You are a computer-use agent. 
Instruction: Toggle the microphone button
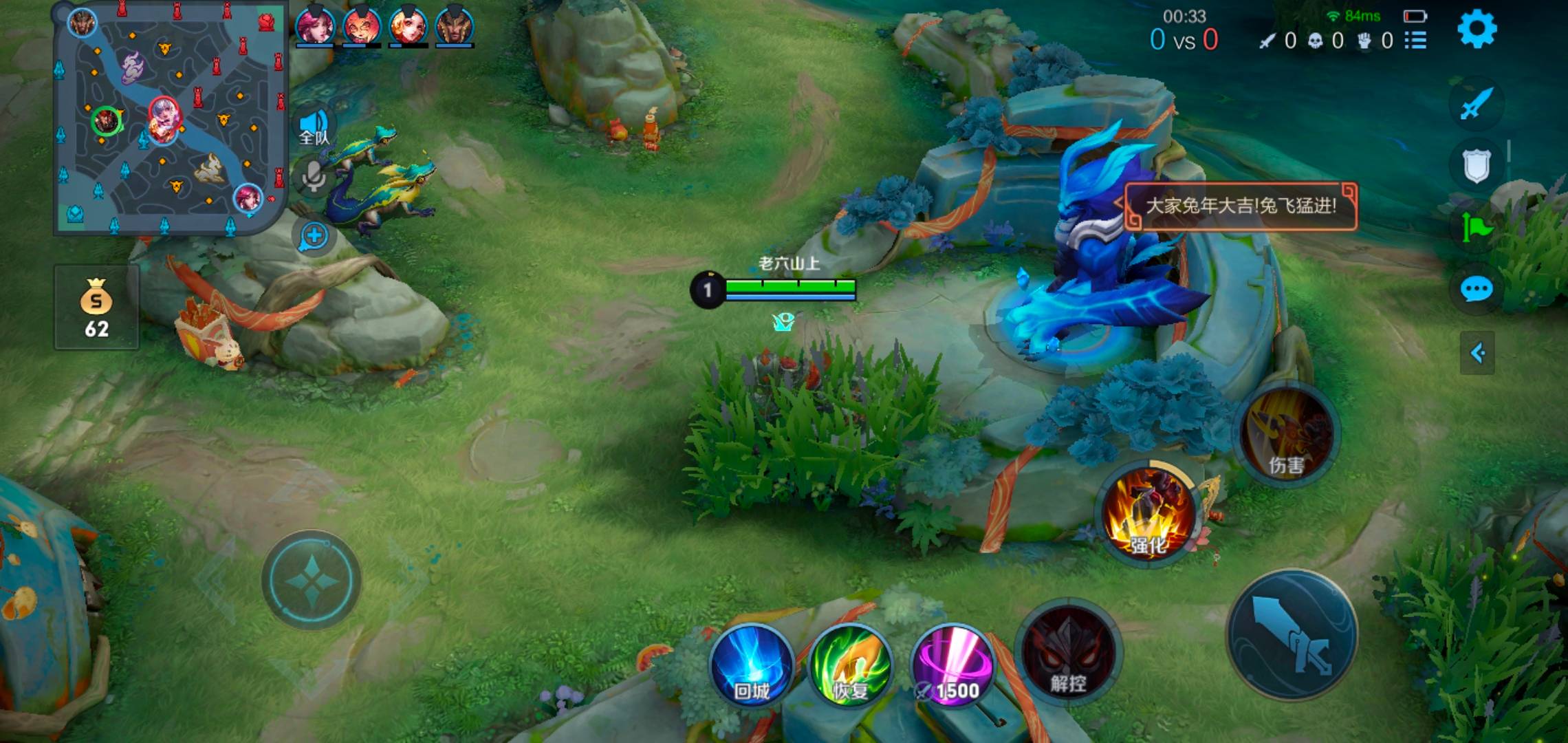click(314, 176)
